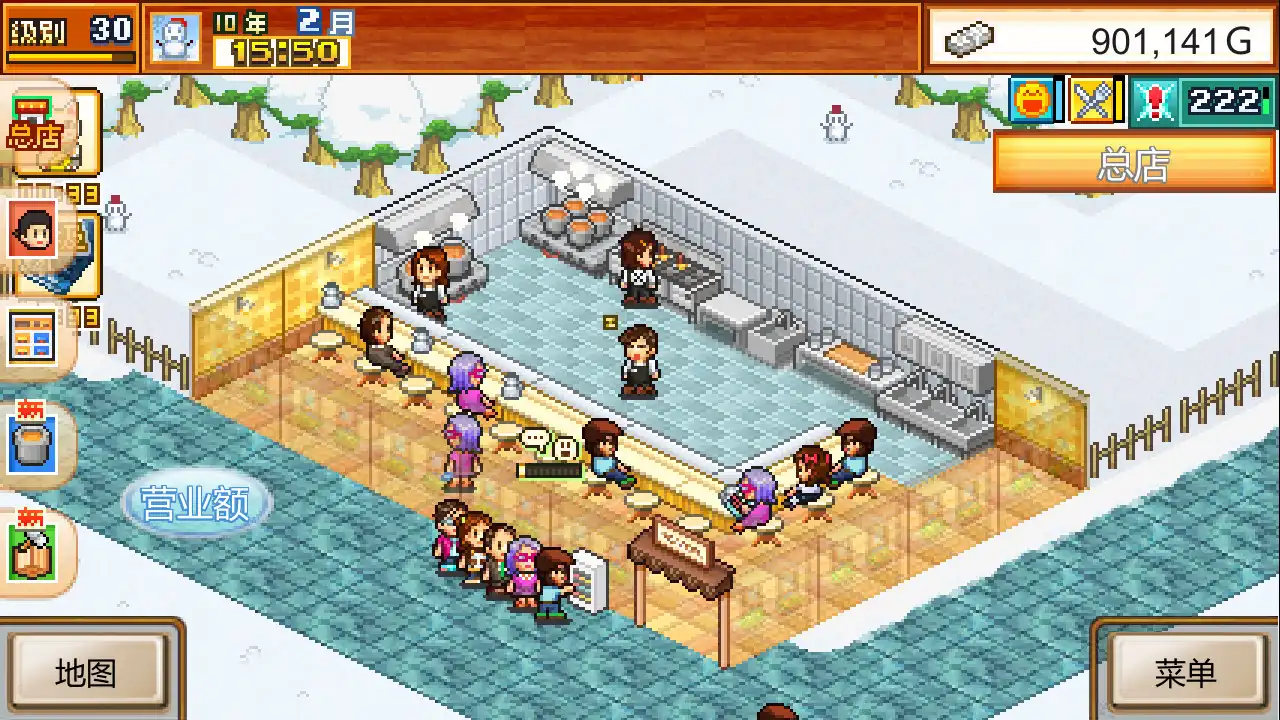
Task: Click the smiley customer satisfaction icon
Action: [1033, 100]
